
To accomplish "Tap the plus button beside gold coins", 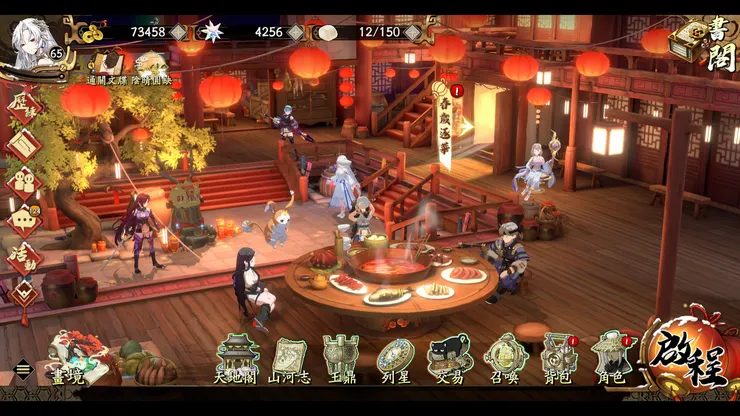I will (178, 32).
